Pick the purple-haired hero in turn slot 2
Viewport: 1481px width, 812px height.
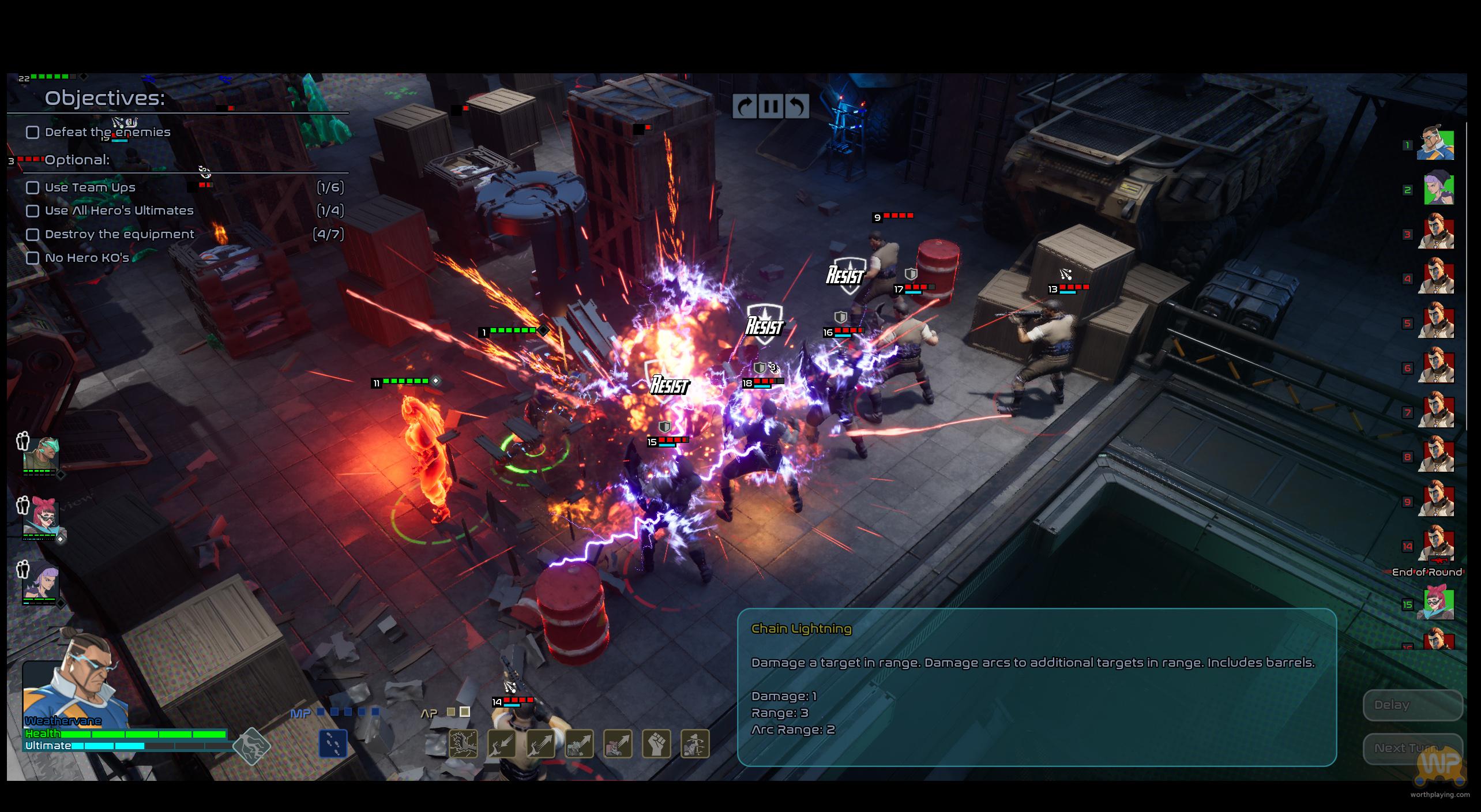click(x=1438, y=189)
